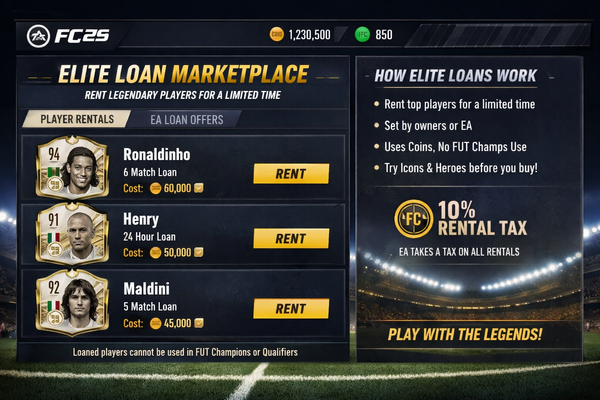Viewport: 600px width, 400px height.
Task: Switch to the Player Rentals tab
Action: (x=84, y=119)
